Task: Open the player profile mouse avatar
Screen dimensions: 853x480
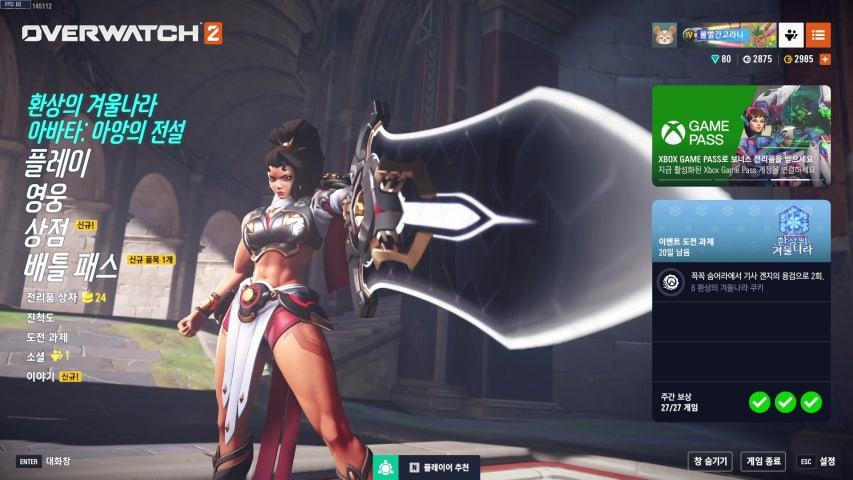Action: (664, 35)
